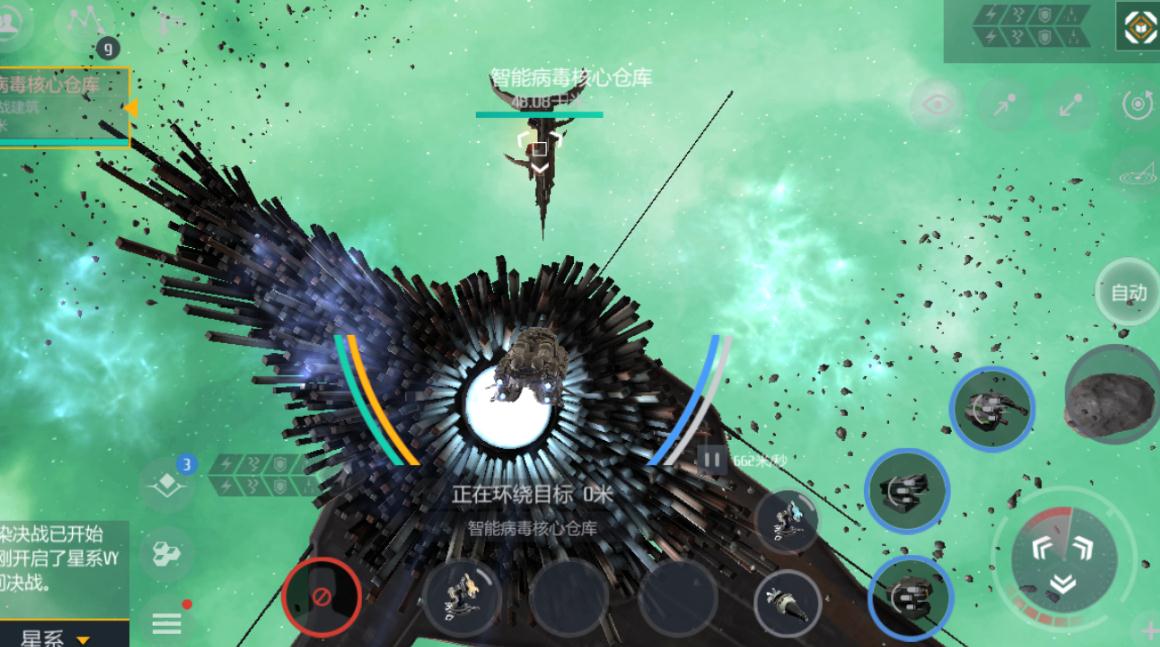This screenshot has height=647, width=1160.
Task: Choose the keep-at-range double-arrow icon
Action: click(1071, 105)
